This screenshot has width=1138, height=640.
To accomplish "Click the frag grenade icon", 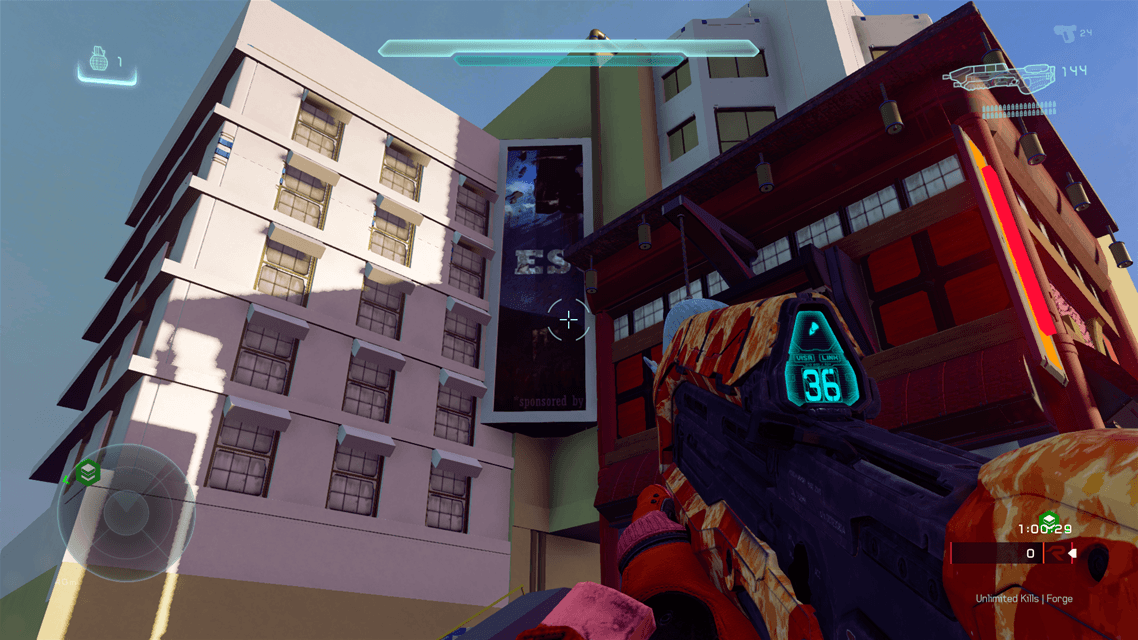I will [x=98, y=61].
